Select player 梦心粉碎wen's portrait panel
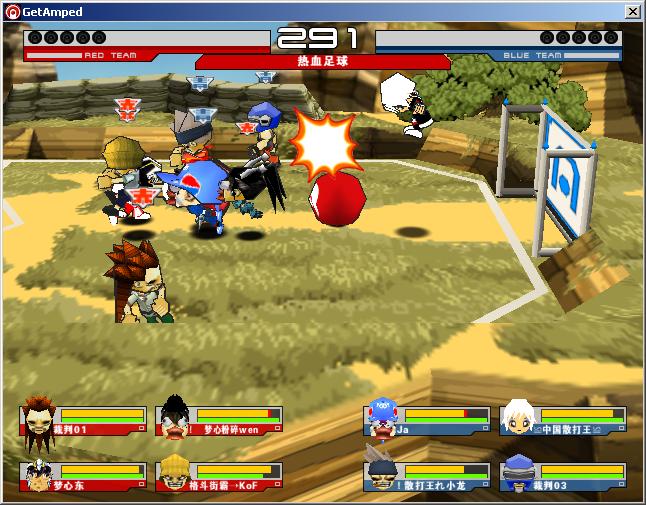Image resolution: width=646 pixels, height=505 pixels. coord(218,420)
